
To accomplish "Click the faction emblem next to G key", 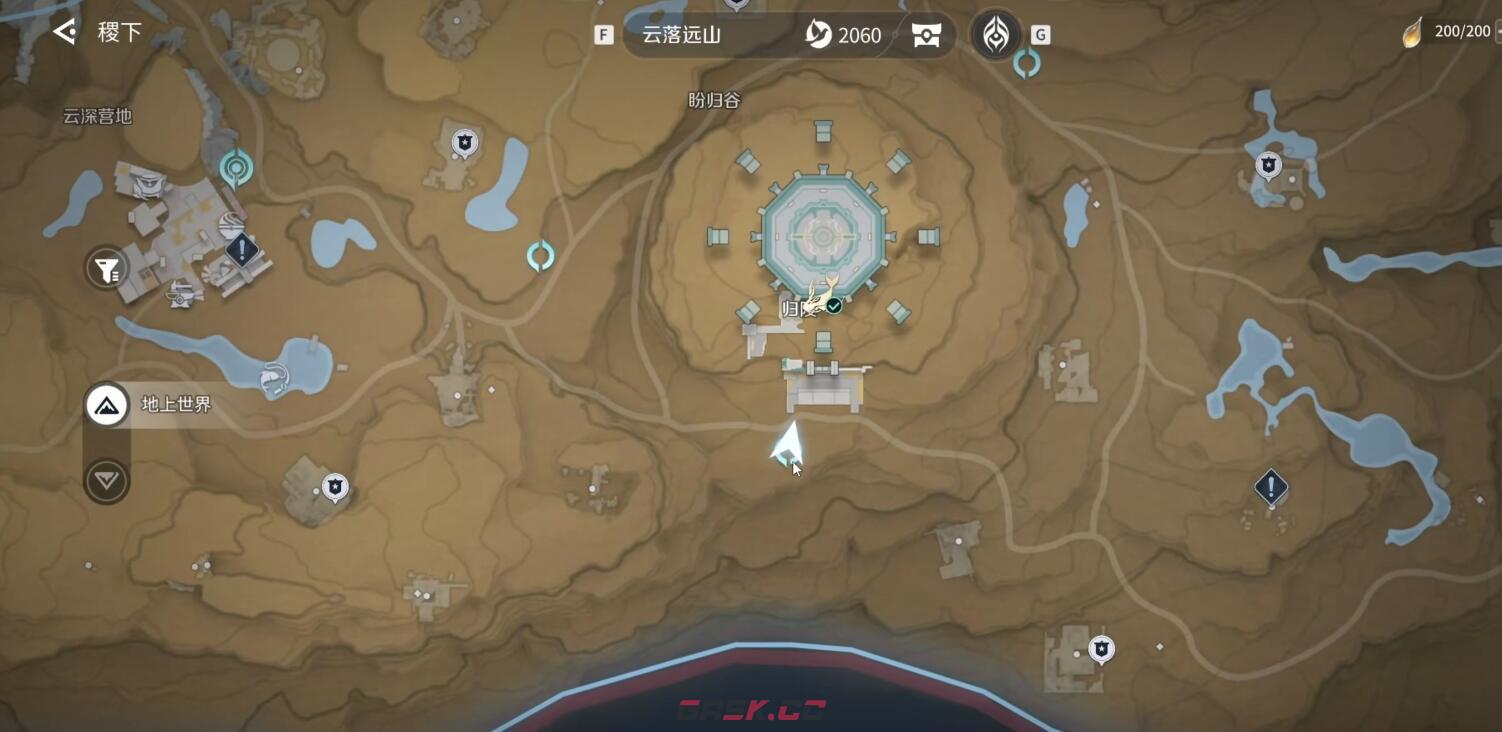I will [995, 33].
